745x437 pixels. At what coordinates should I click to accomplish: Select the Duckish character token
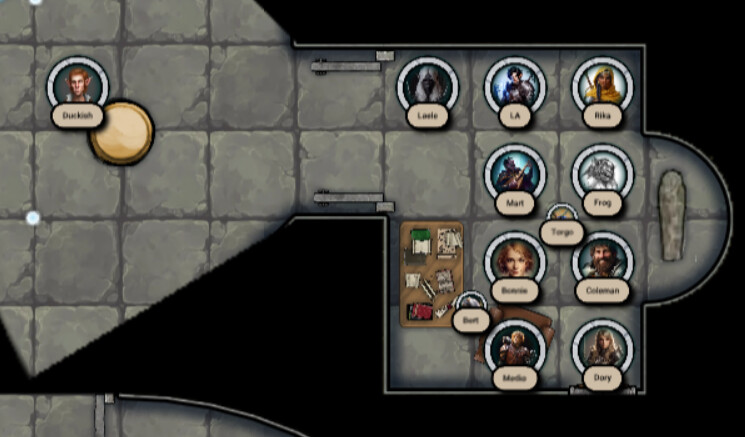[77, 87]
